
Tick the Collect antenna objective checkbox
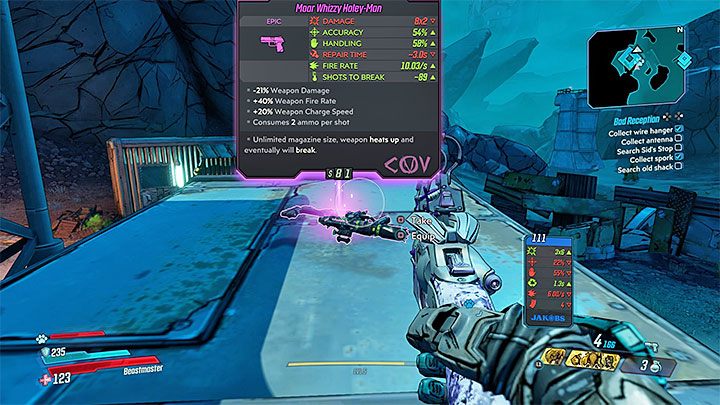click(679, 139)
